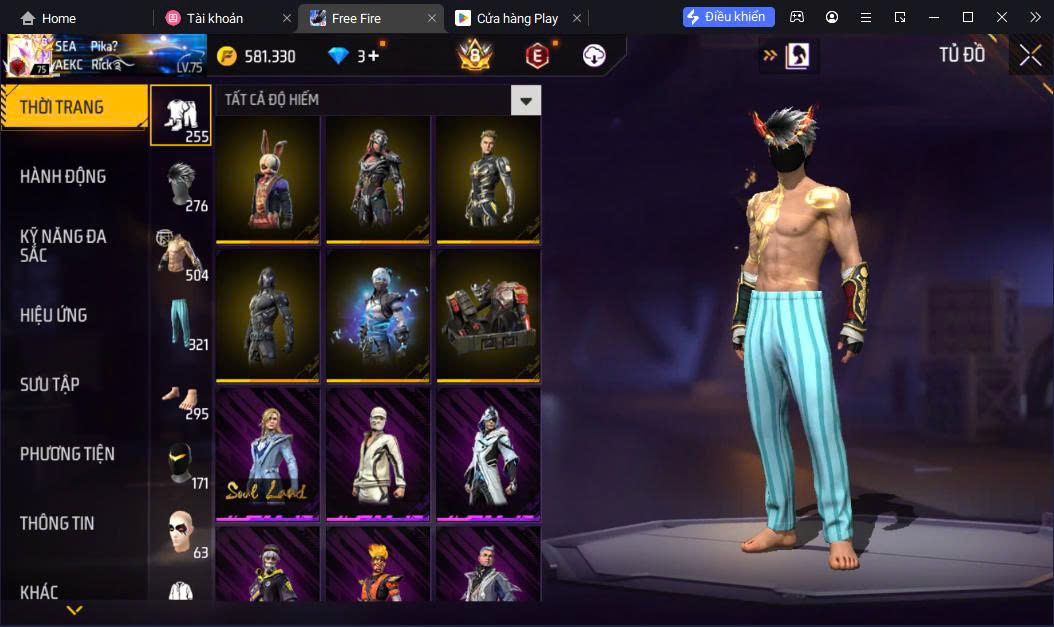The height and width of the screenshot is (627, 1054).
Task: Open the TẤT CẢ ĐỘ HIẾM rarity dropdown
Action: pyautogui.click(x=525, y=100)
